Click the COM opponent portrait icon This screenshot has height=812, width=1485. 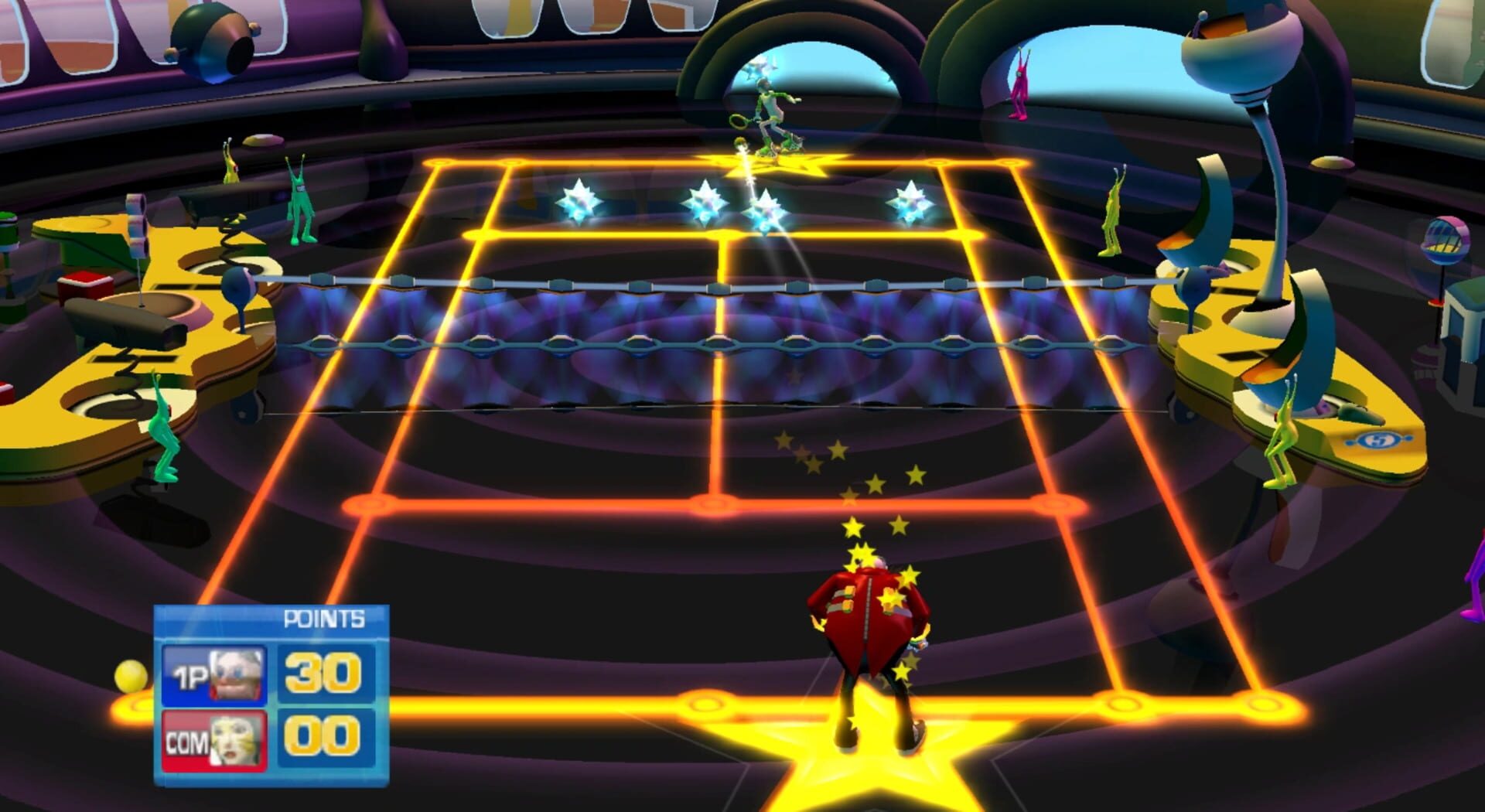(x=234, y=743)
